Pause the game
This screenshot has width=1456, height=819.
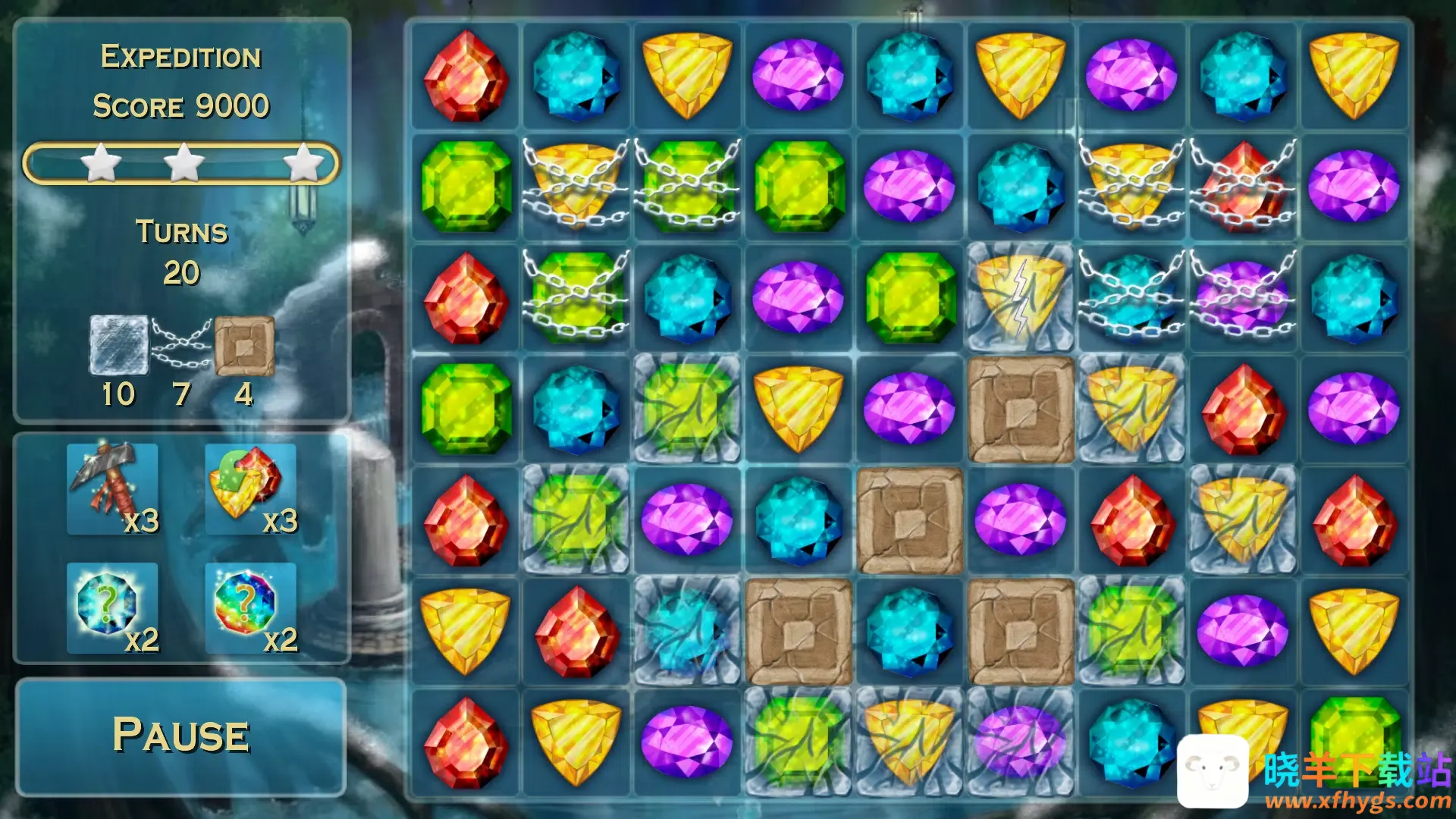(180, 736)
